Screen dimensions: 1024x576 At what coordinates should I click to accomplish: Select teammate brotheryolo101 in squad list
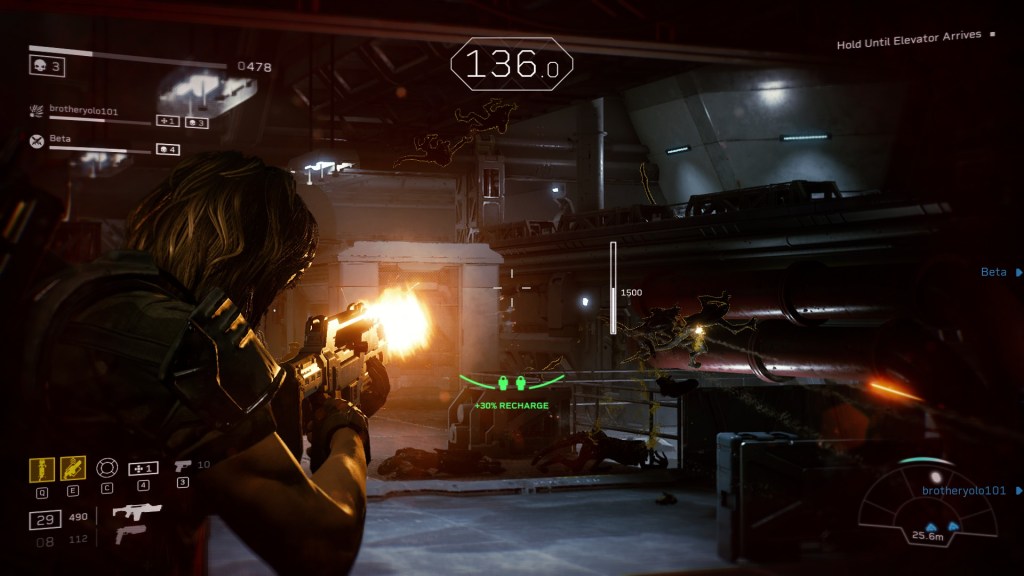click(84, 111)
